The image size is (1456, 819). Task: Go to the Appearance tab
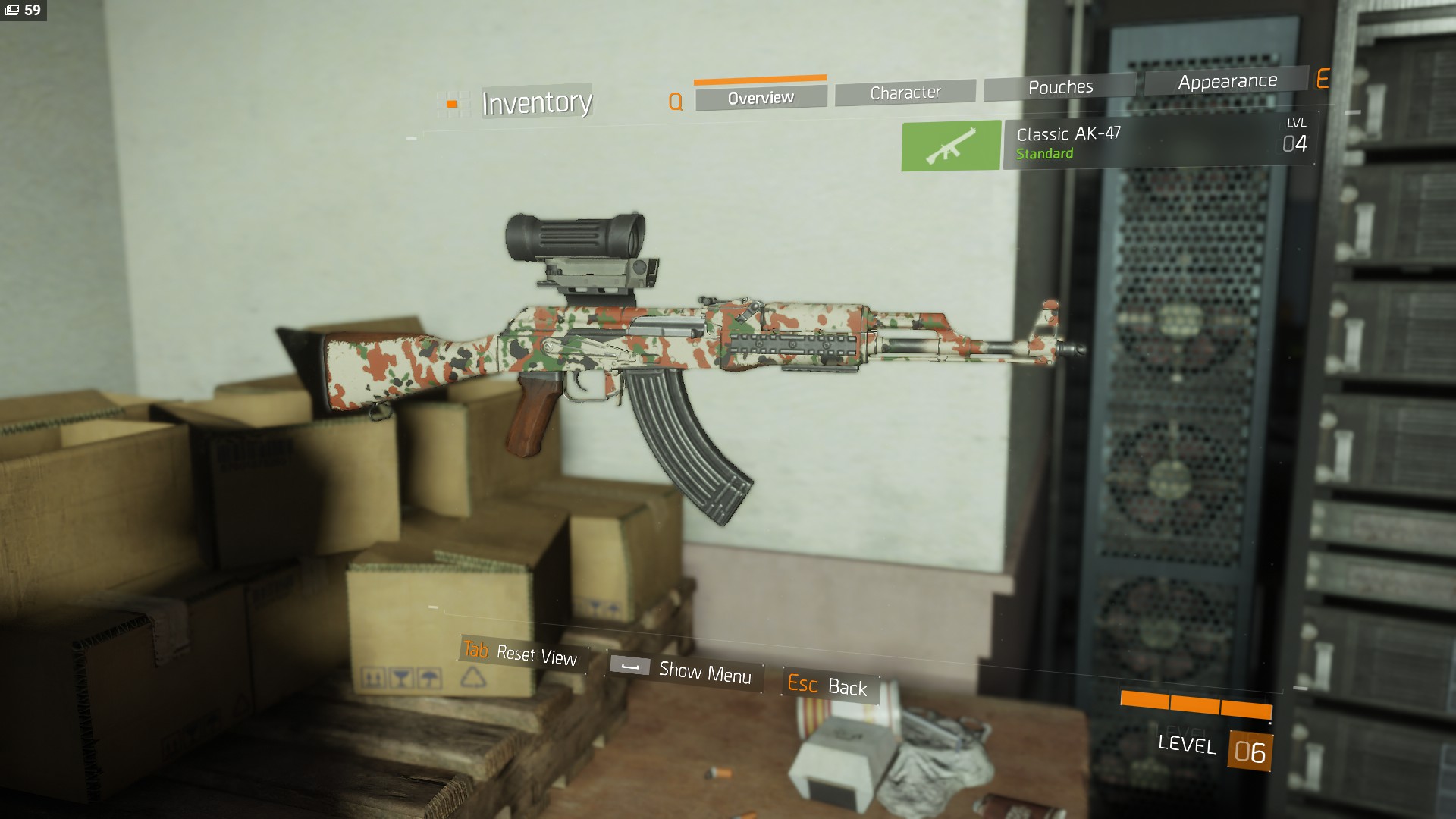click(x=1227, y=81)
